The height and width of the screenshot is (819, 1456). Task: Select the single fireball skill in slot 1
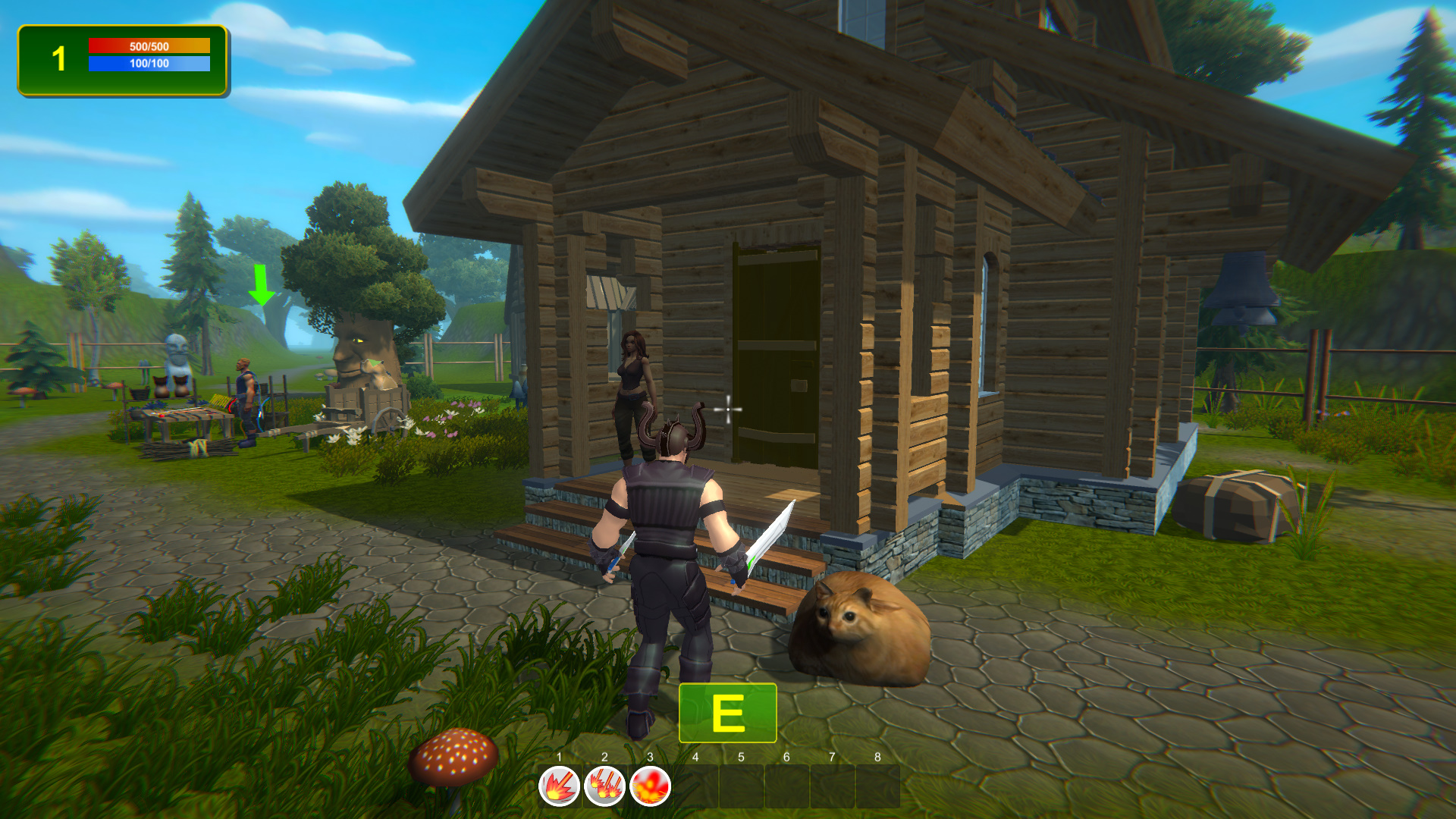[x=557, y=786]
